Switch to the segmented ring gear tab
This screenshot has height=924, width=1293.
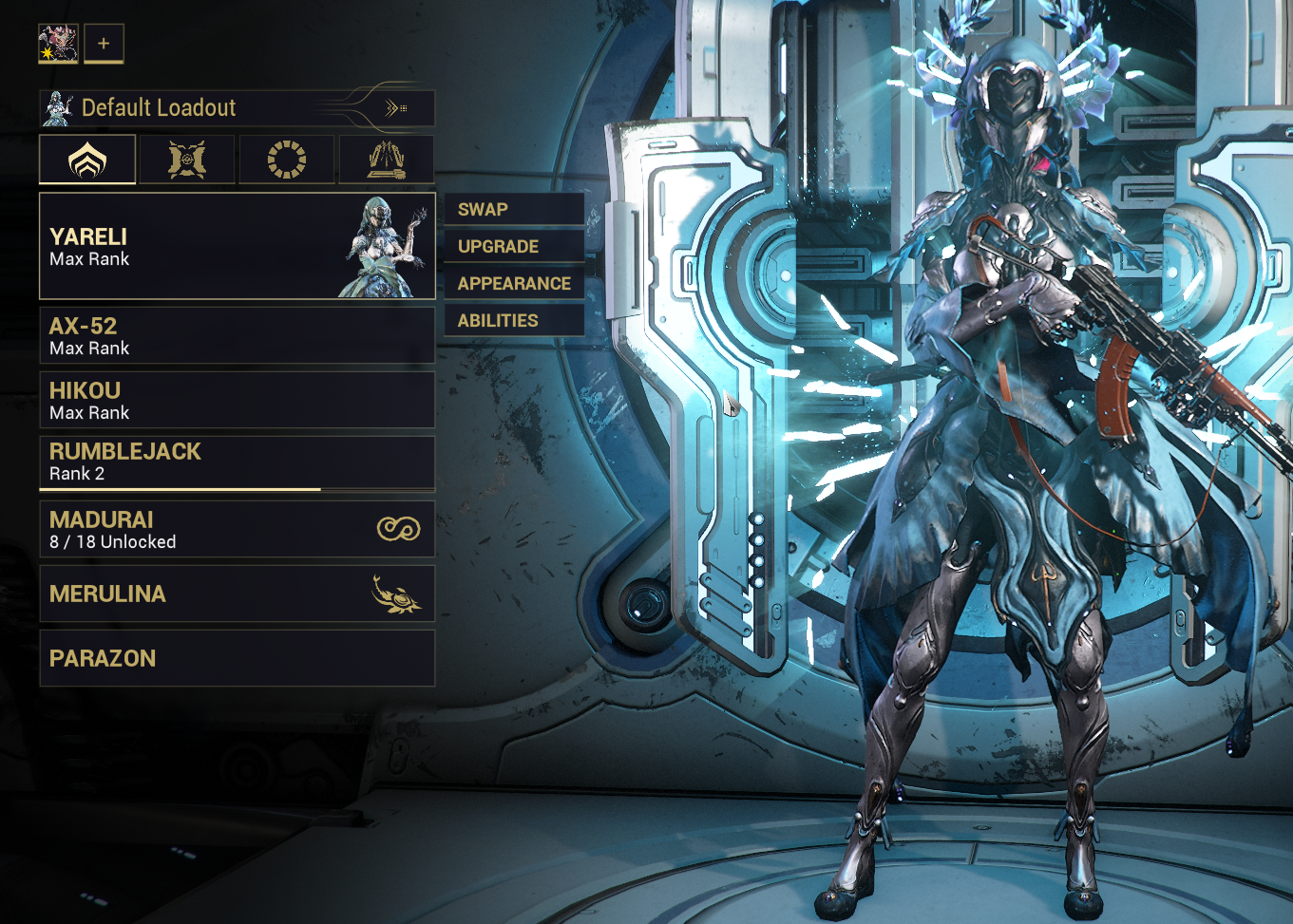coord(287,160)
